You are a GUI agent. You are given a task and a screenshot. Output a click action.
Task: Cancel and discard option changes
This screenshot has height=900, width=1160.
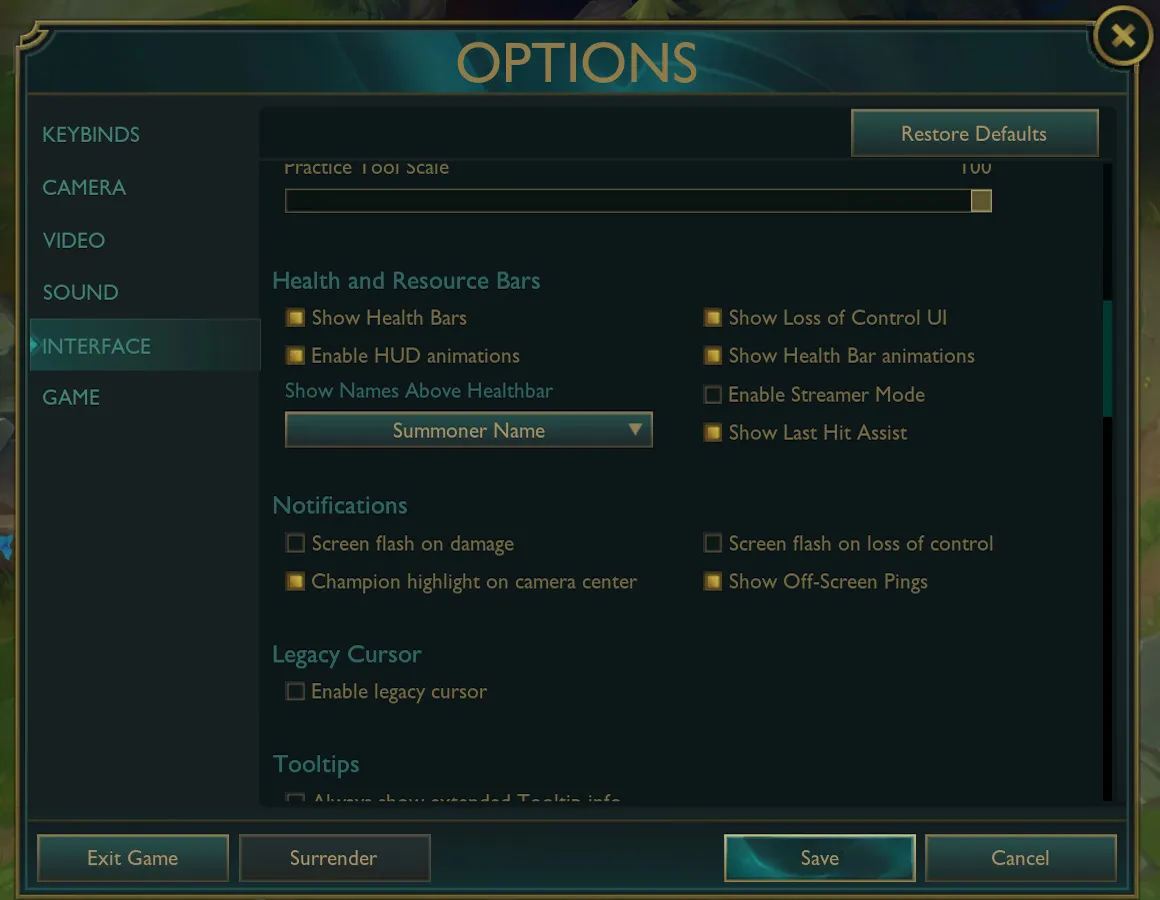1020,858
